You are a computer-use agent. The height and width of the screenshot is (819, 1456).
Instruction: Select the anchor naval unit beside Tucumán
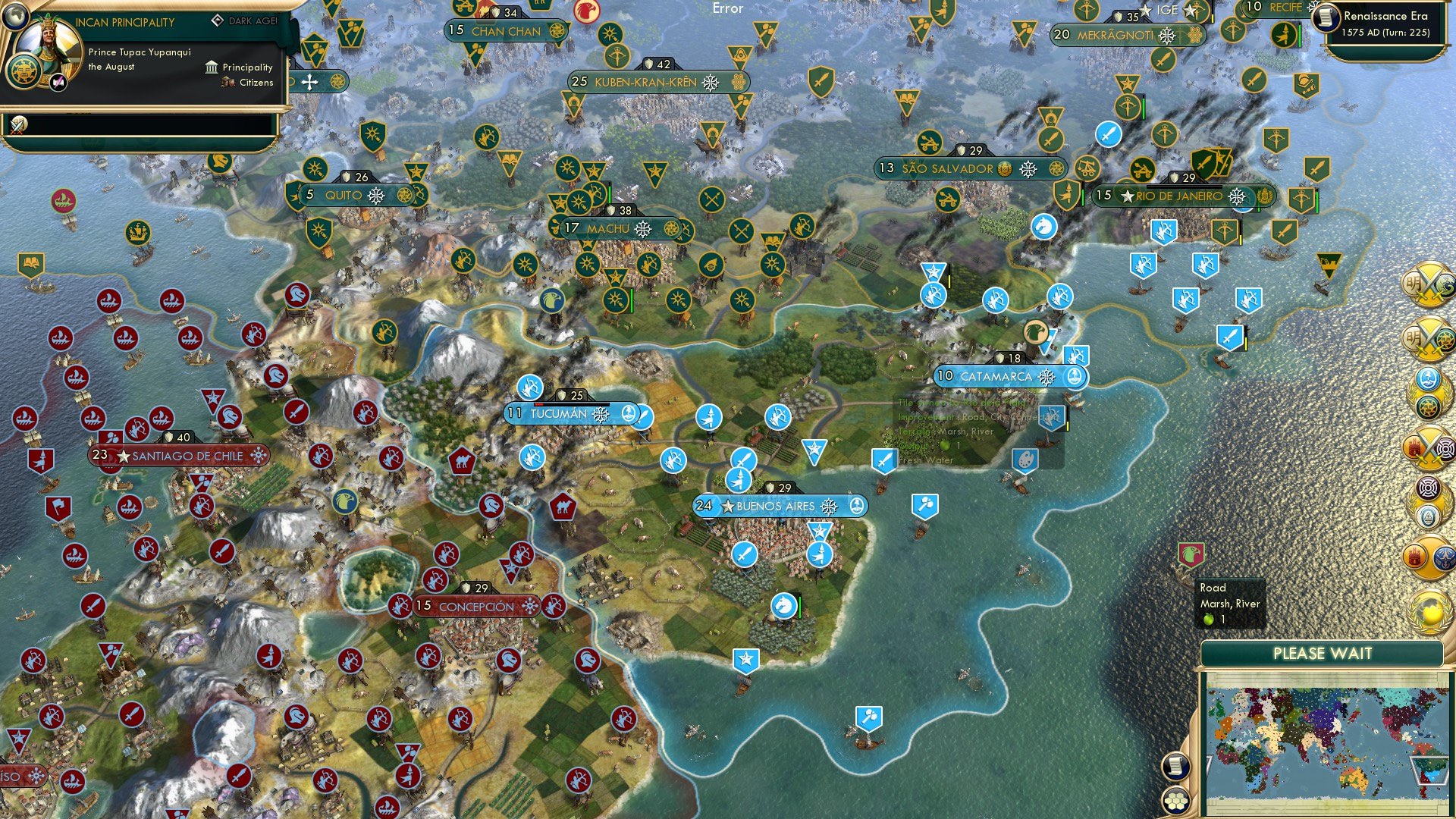point(628,414)
